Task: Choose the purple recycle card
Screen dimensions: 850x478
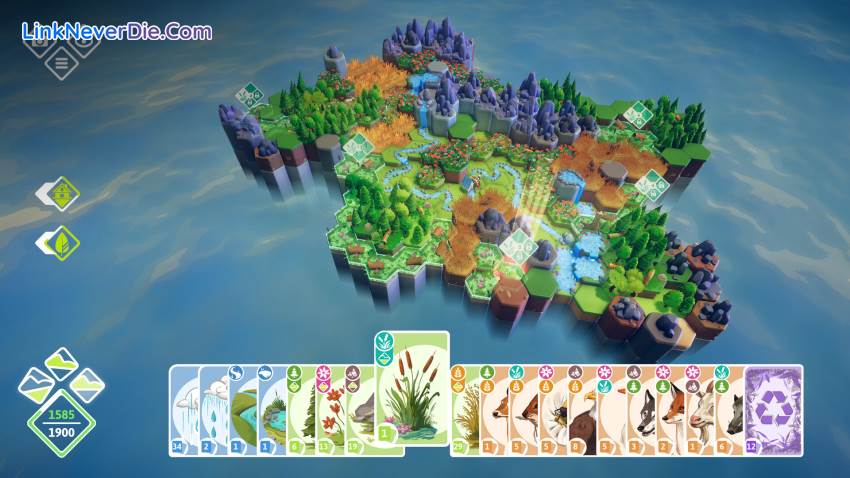Action: click(773, 409)
